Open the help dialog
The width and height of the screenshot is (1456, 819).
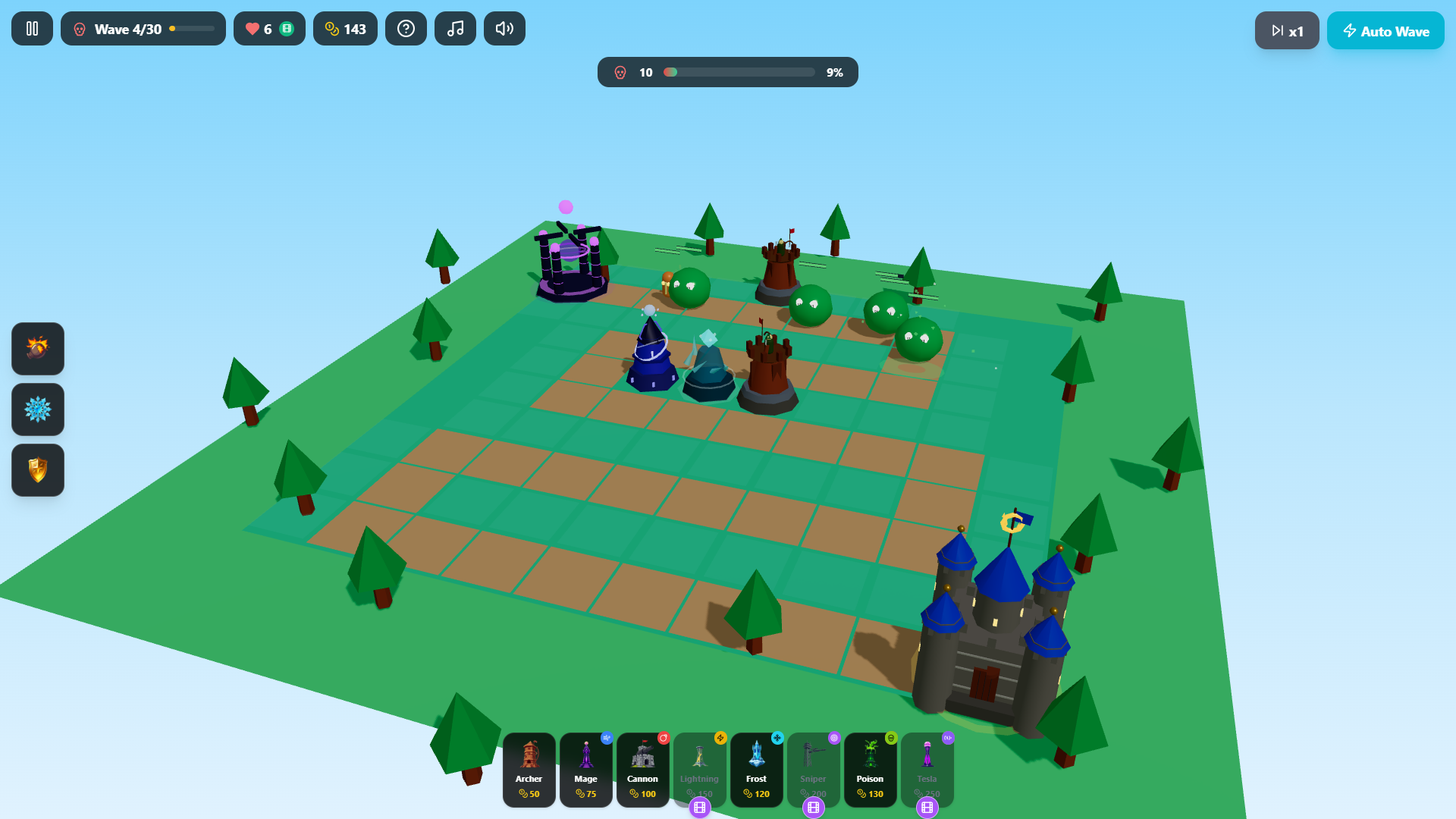(x=406, y=28)
